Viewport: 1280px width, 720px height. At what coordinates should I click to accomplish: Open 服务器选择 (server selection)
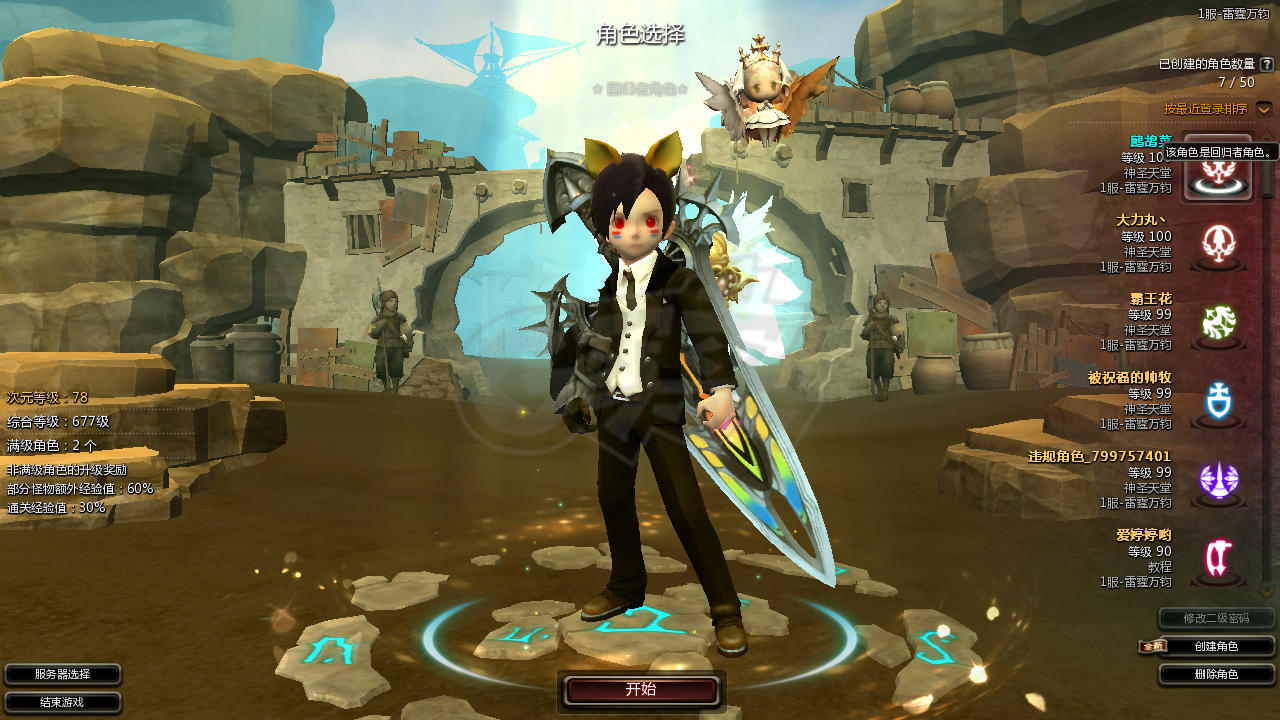62,675
